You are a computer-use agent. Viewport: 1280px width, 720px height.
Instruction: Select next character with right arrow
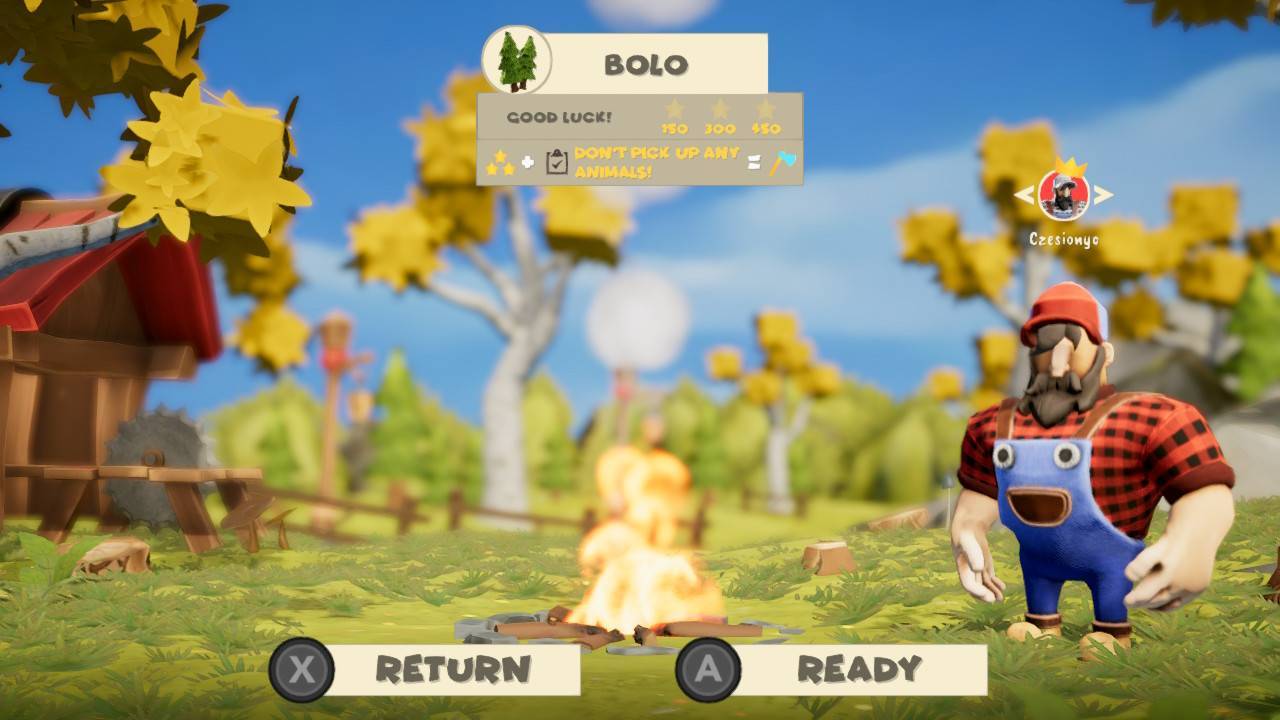(1102, 195)
